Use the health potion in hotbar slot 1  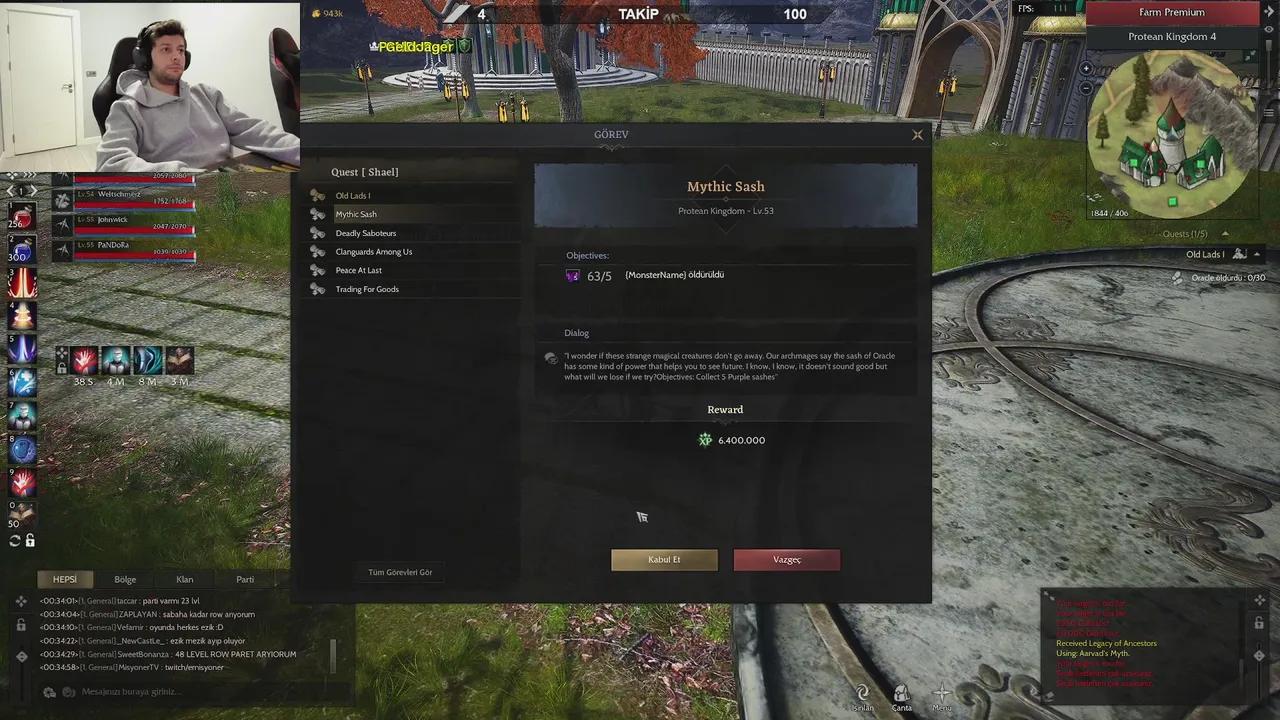[24, 217]
